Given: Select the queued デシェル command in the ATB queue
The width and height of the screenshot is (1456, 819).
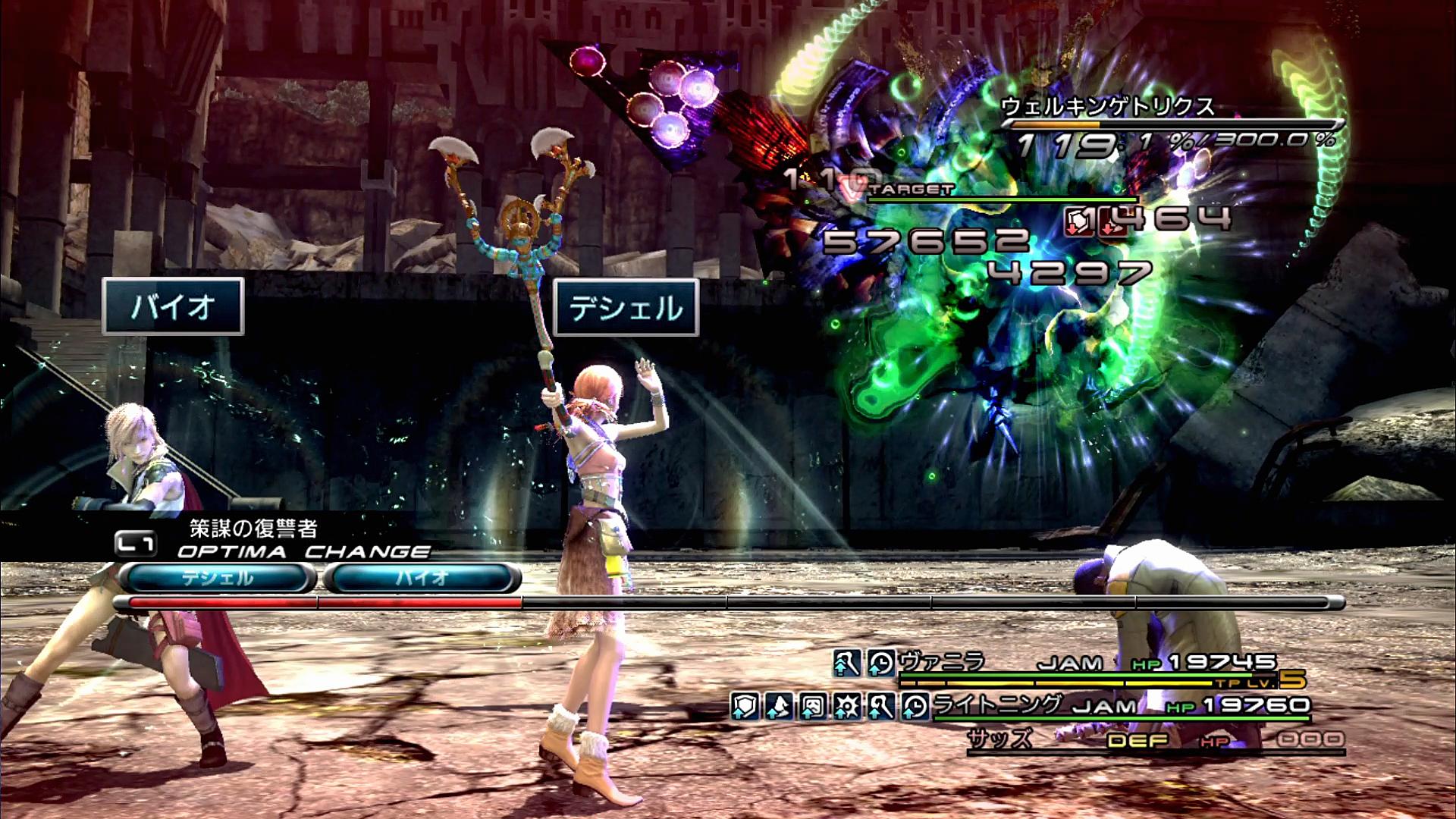Looking at the screenshot, I should [x=217, y=579].
